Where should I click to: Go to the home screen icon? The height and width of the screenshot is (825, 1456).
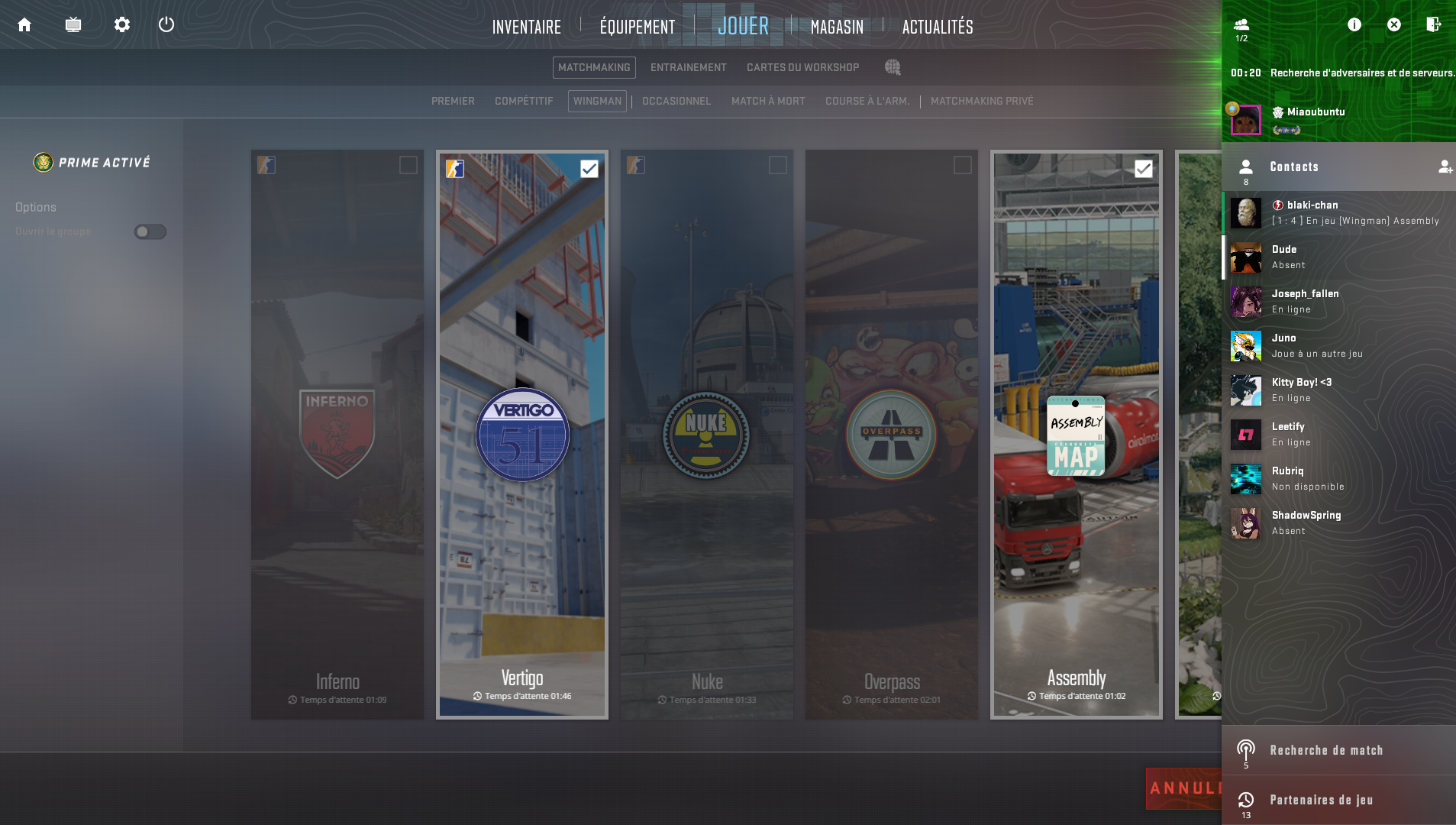(24, 25)
